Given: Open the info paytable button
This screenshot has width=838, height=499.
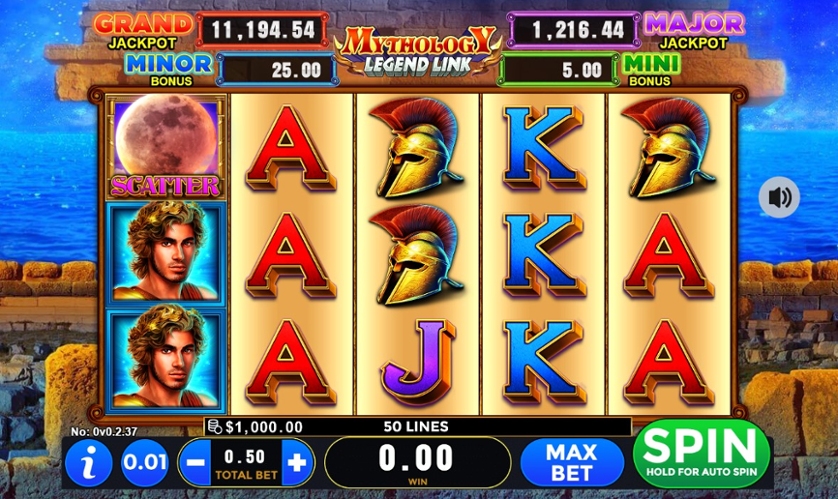Looking at the screenshot, I should pyautogui.click(x=90, y=464).
